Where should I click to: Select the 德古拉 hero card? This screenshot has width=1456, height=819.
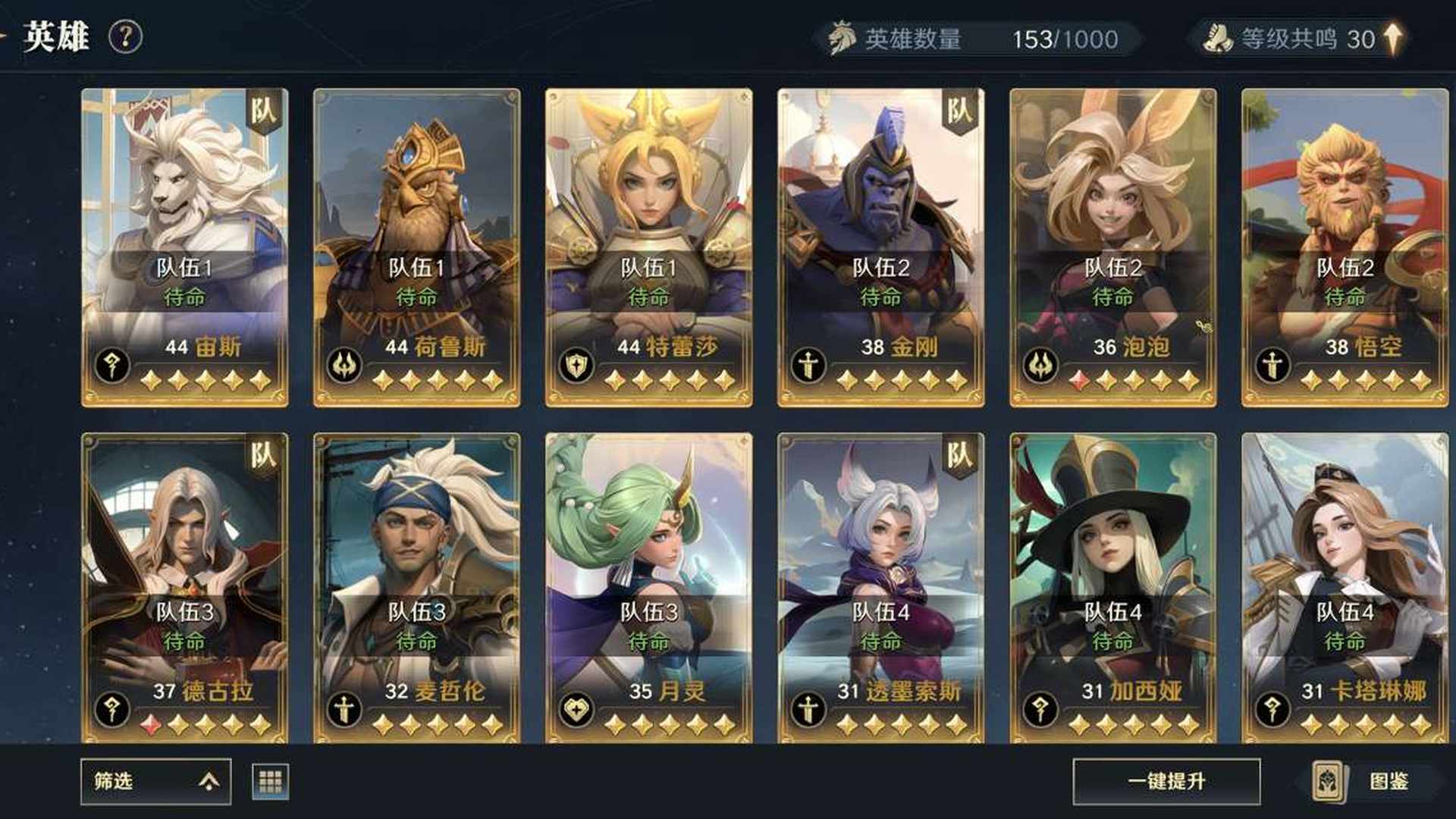[184, 588]
